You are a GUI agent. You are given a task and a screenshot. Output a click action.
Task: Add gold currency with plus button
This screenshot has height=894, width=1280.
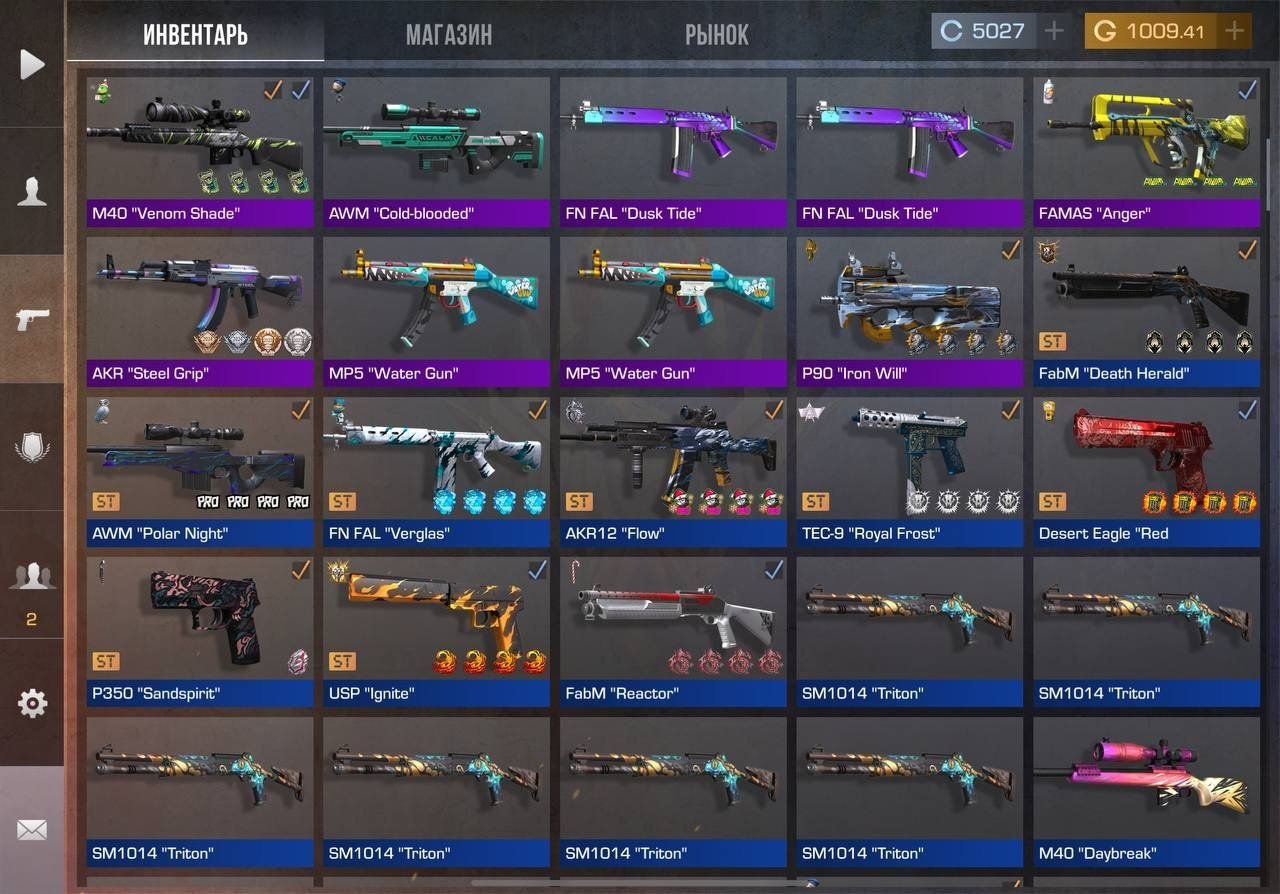point(1235,31)
